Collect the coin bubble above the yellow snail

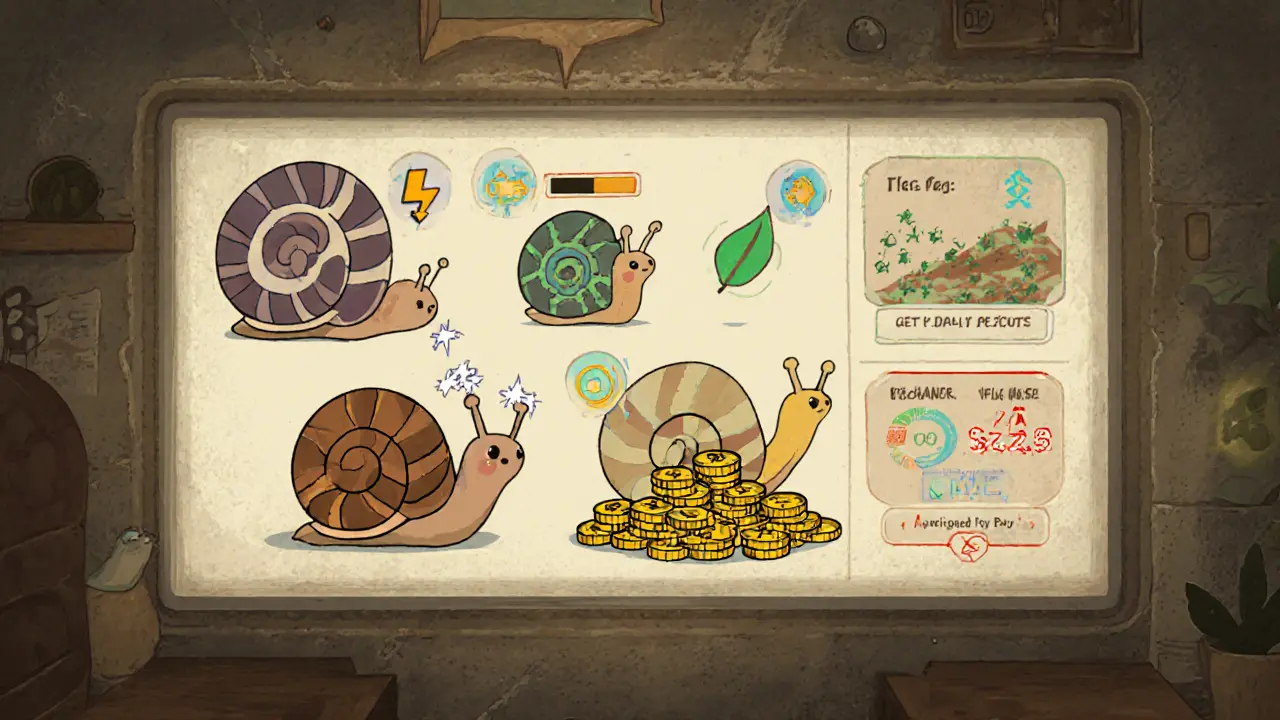tap(591, 382)
